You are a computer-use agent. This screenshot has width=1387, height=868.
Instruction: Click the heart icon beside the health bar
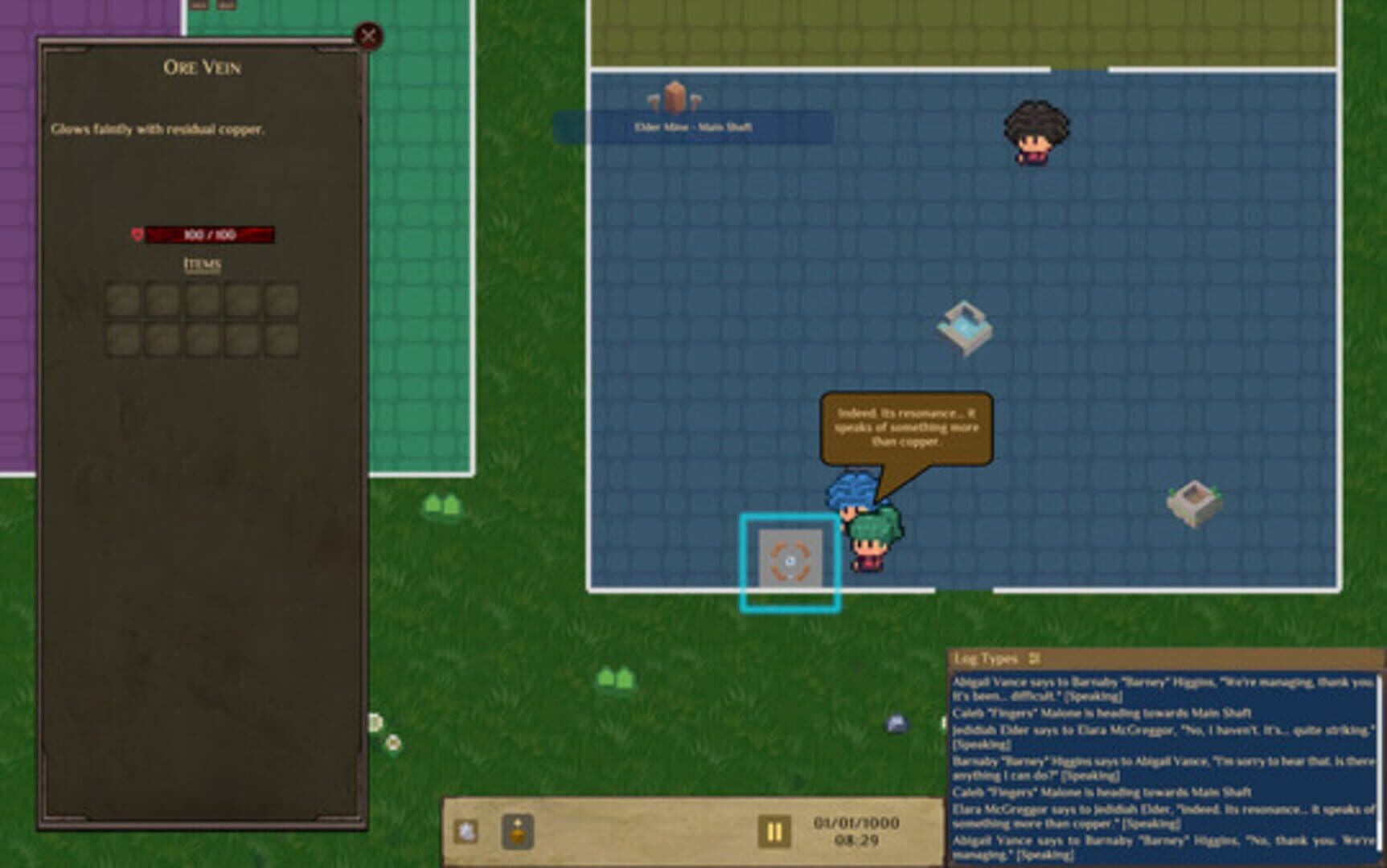coord(137,235)
